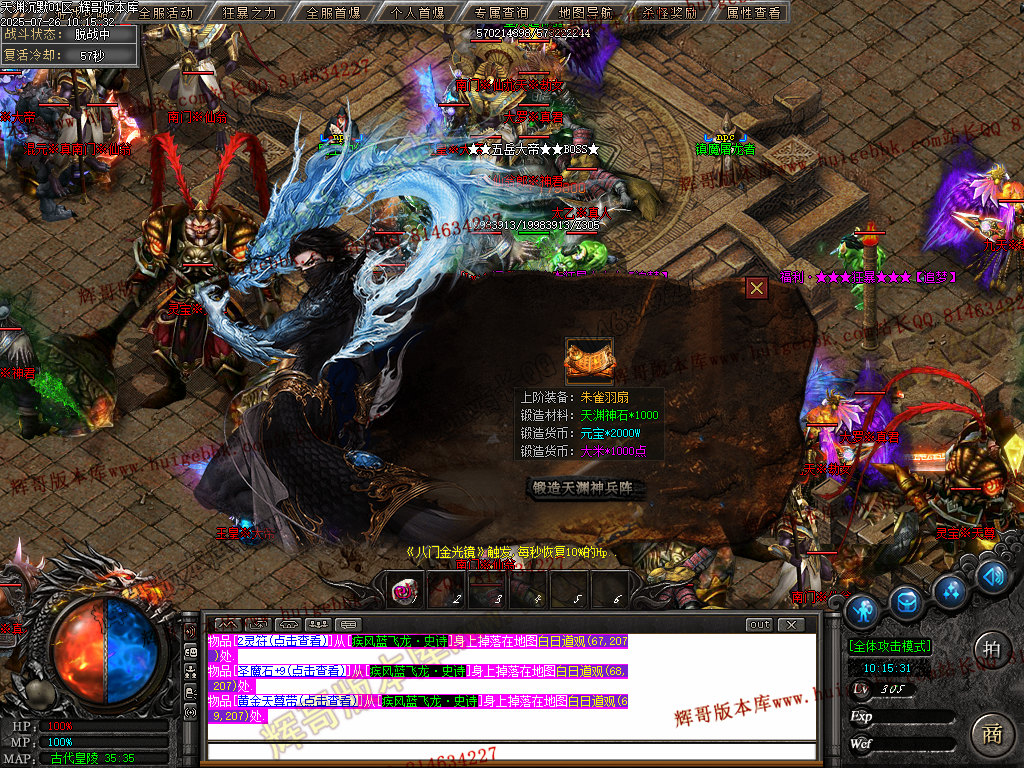Viewport: 1024px width, 768px height.
Task: Open the 专属查询 menu
Action: pos(502,12)
